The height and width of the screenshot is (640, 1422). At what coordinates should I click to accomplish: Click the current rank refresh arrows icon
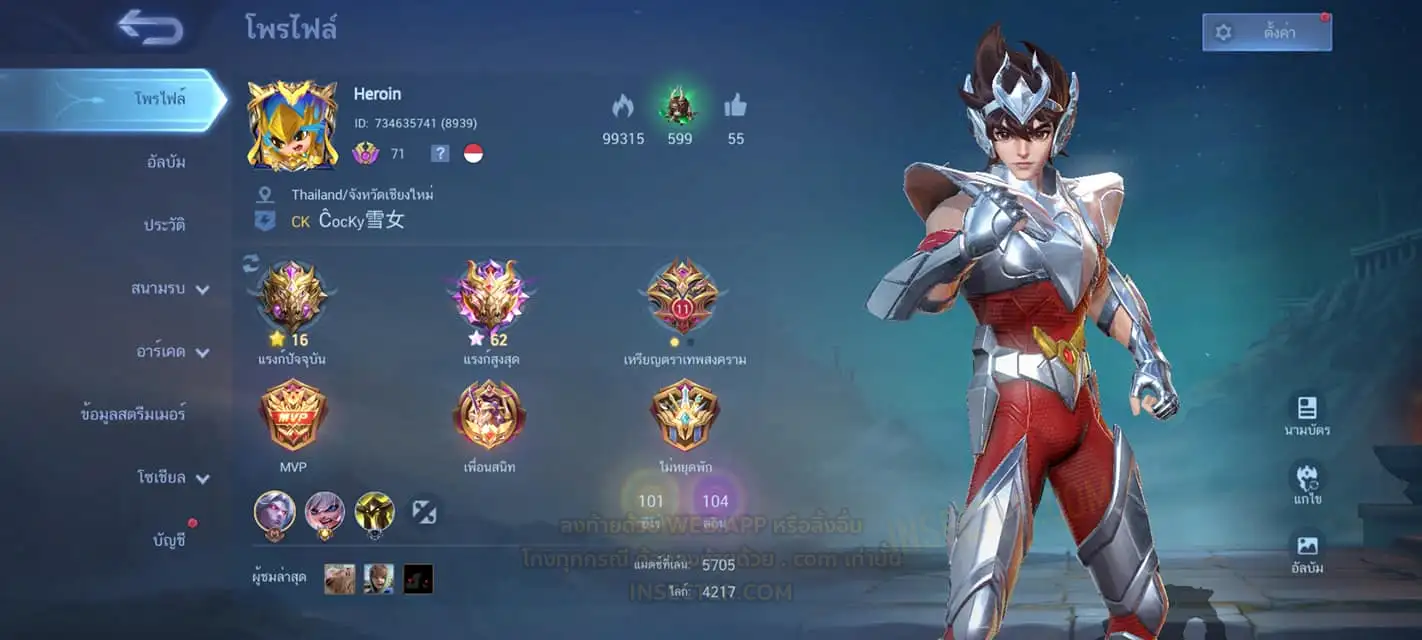pyautogui.click(x=251, y=263)
